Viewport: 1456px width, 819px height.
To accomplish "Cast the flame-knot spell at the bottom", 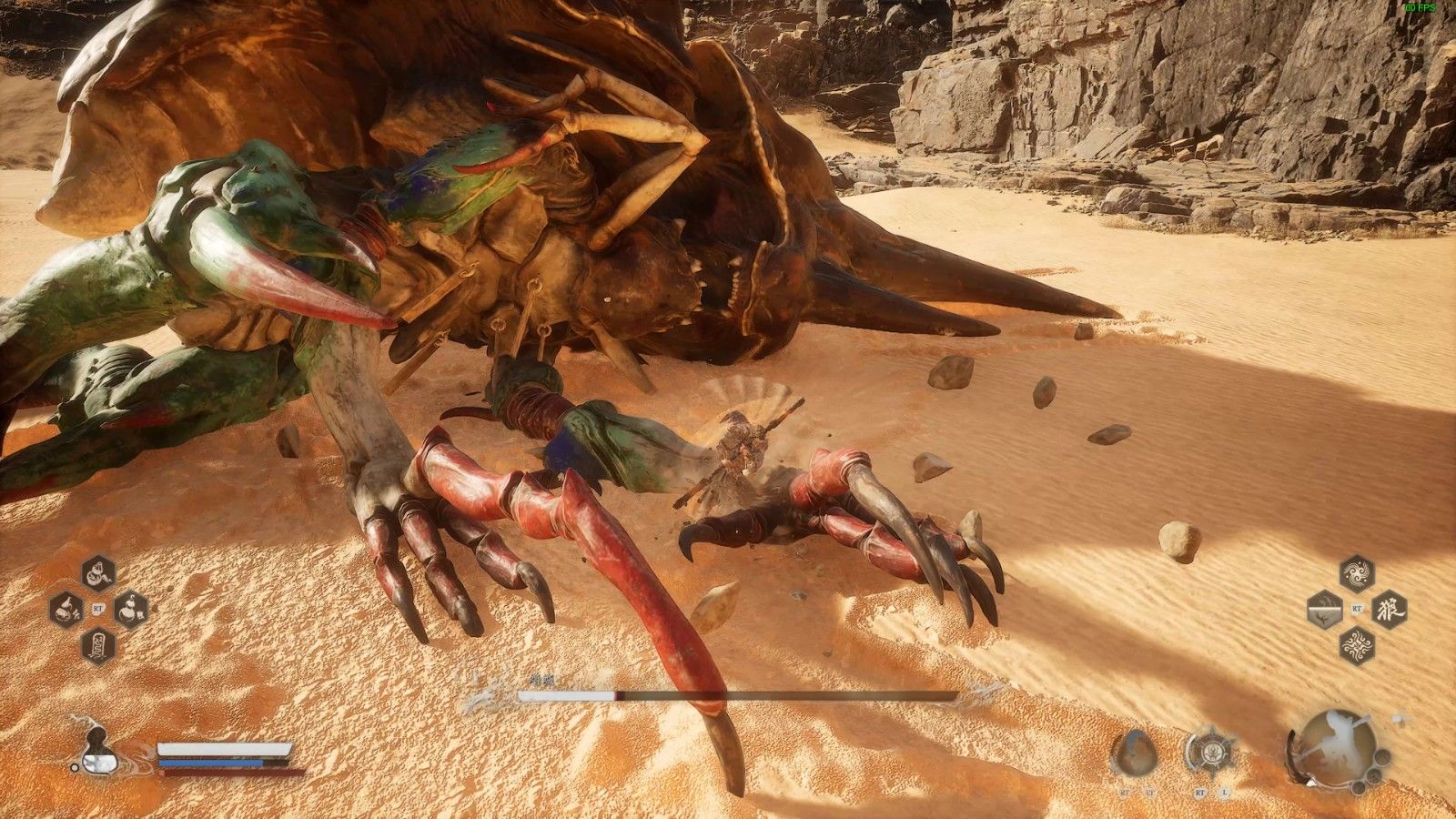I will [1357, 645].
